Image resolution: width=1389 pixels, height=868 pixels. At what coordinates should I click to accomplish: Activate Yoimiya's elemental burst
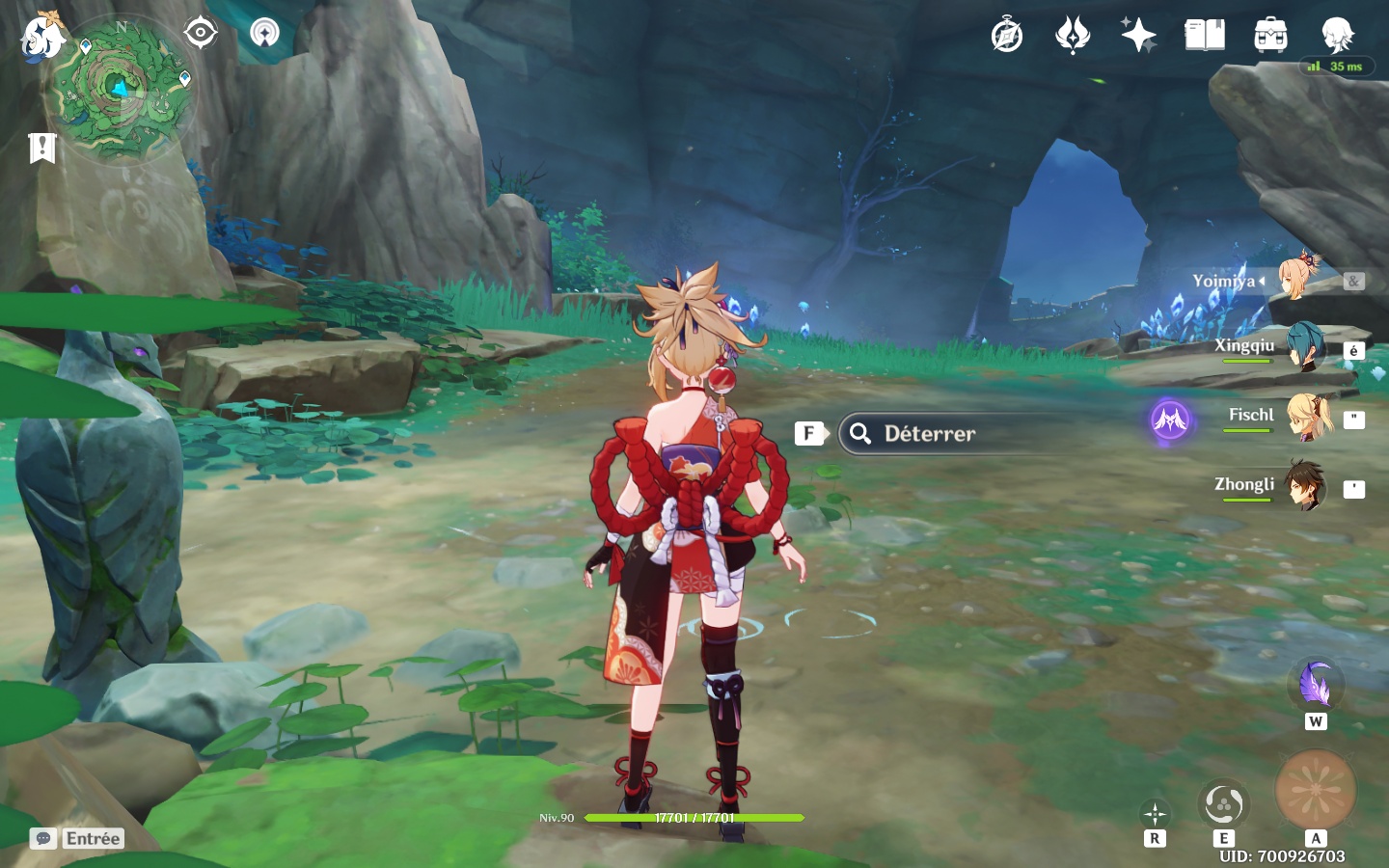[x=1316, y=791]
